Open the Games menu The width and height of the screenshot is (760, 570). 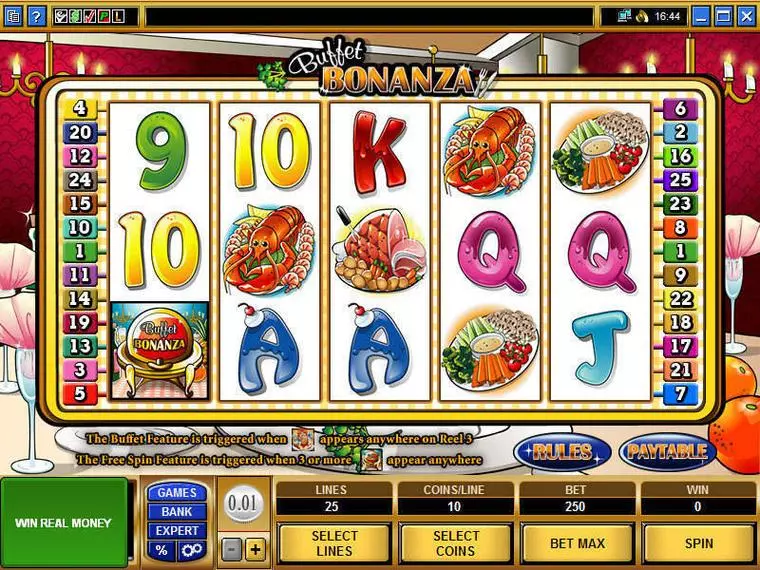click(x=177, y=492)
